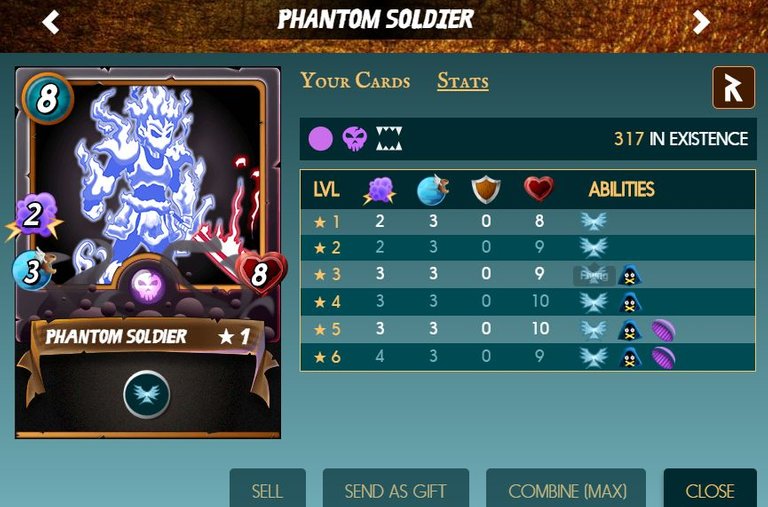Image resolution: width=768 pixels, height=507 pixels.
Task: Go to the previous card with left arrow
Action: [x=51, y=22]
